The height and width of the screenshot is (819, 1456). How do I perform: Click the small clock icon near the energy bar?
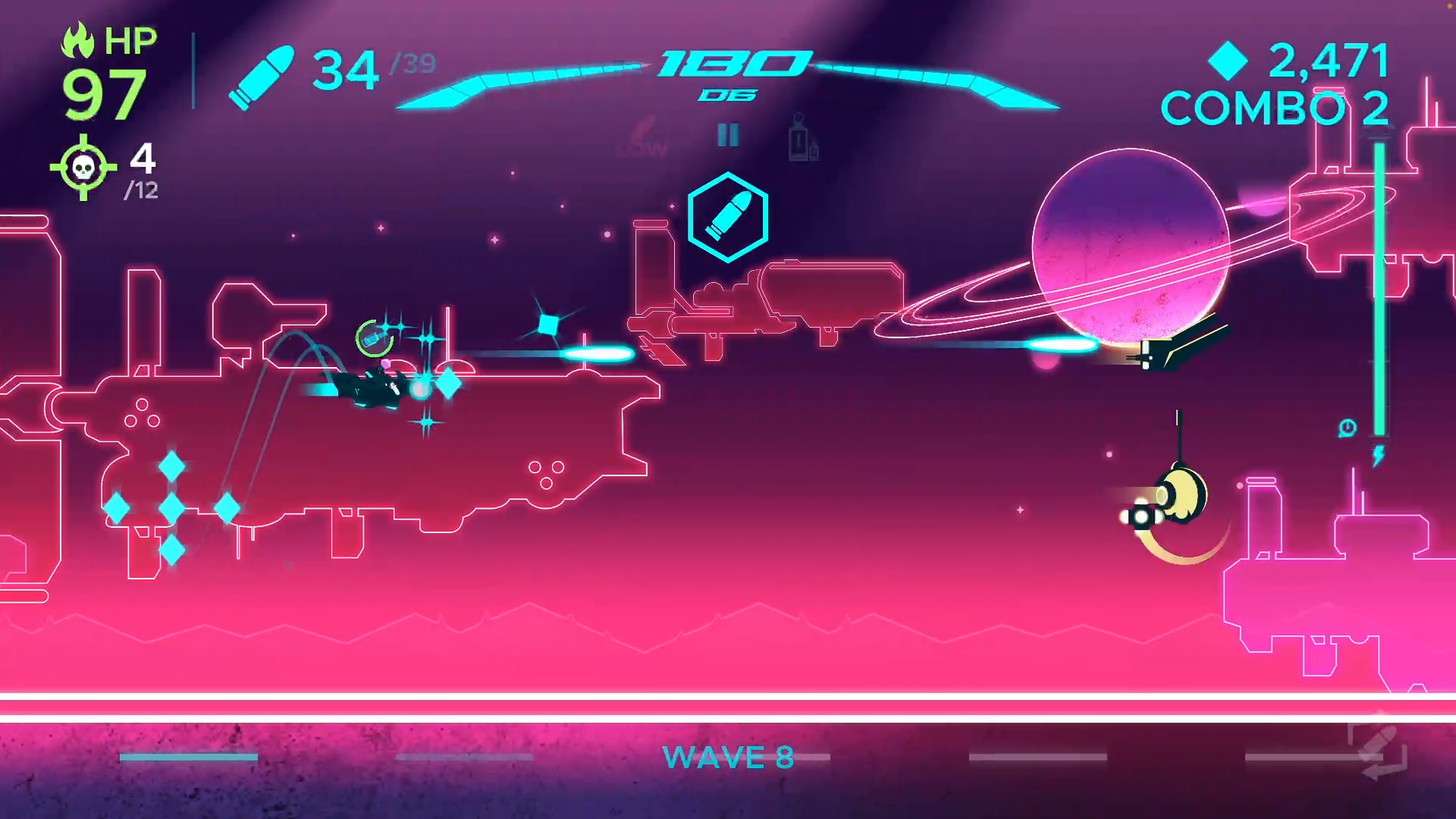pos(1348,427)
